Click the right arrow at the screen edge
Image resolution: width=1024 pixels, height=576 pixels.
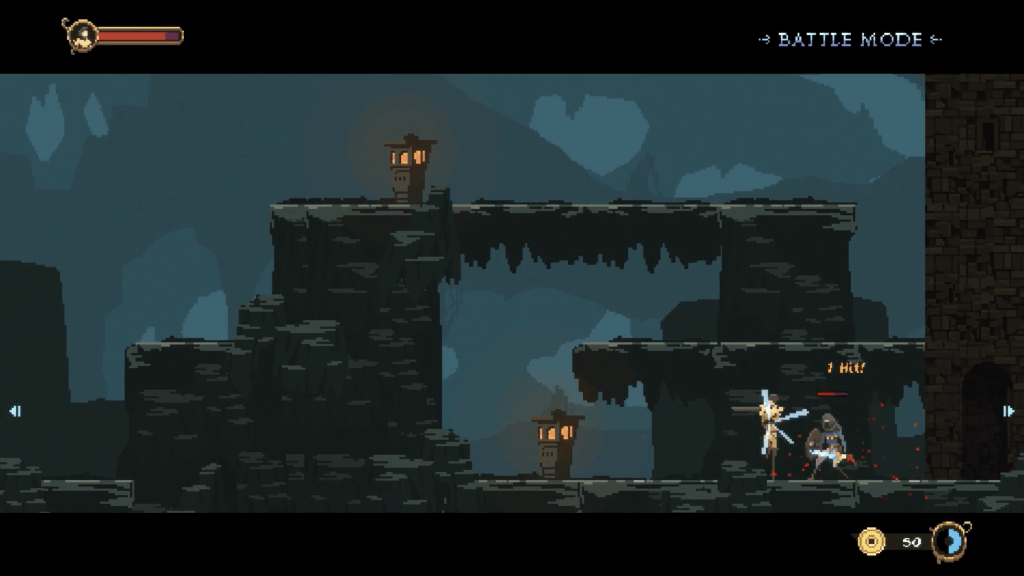1009,410
